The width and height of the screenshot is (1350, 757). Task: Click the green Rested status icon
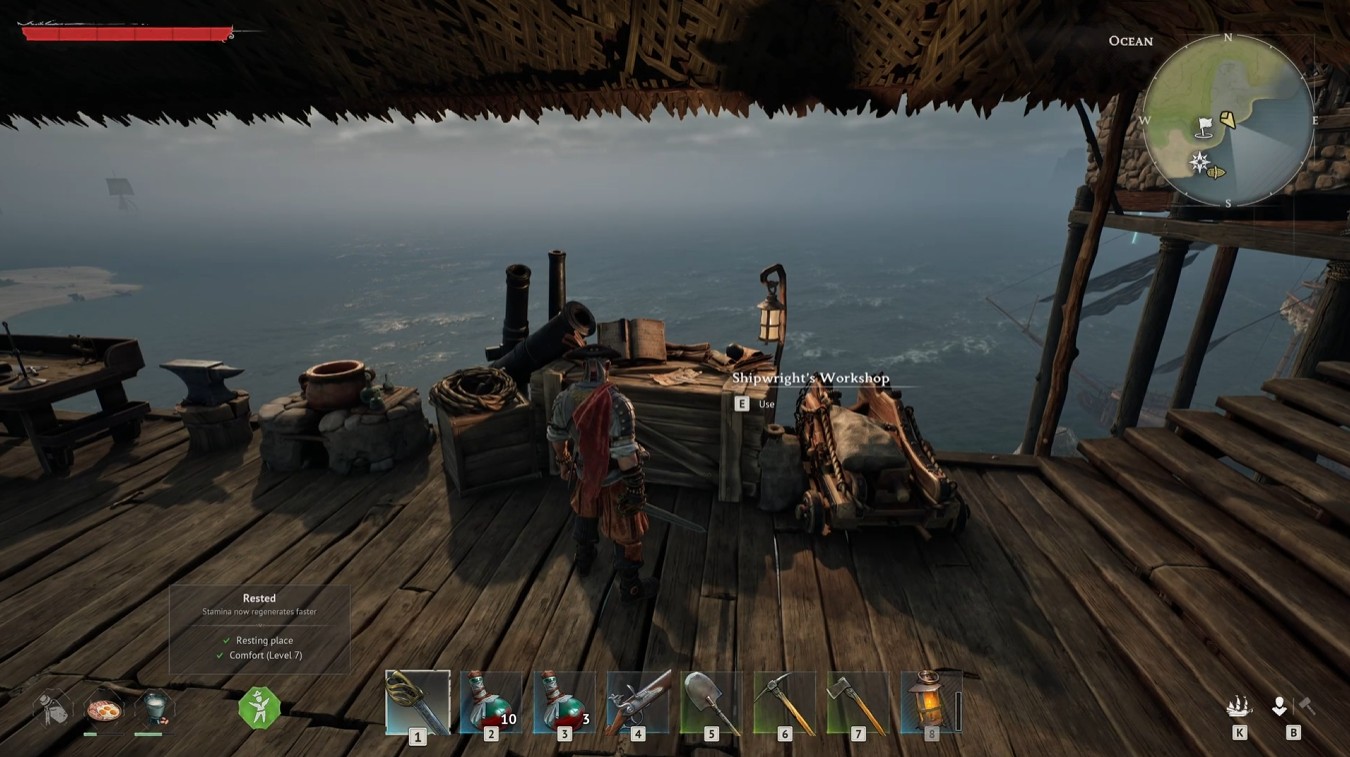tap(259, 708)
